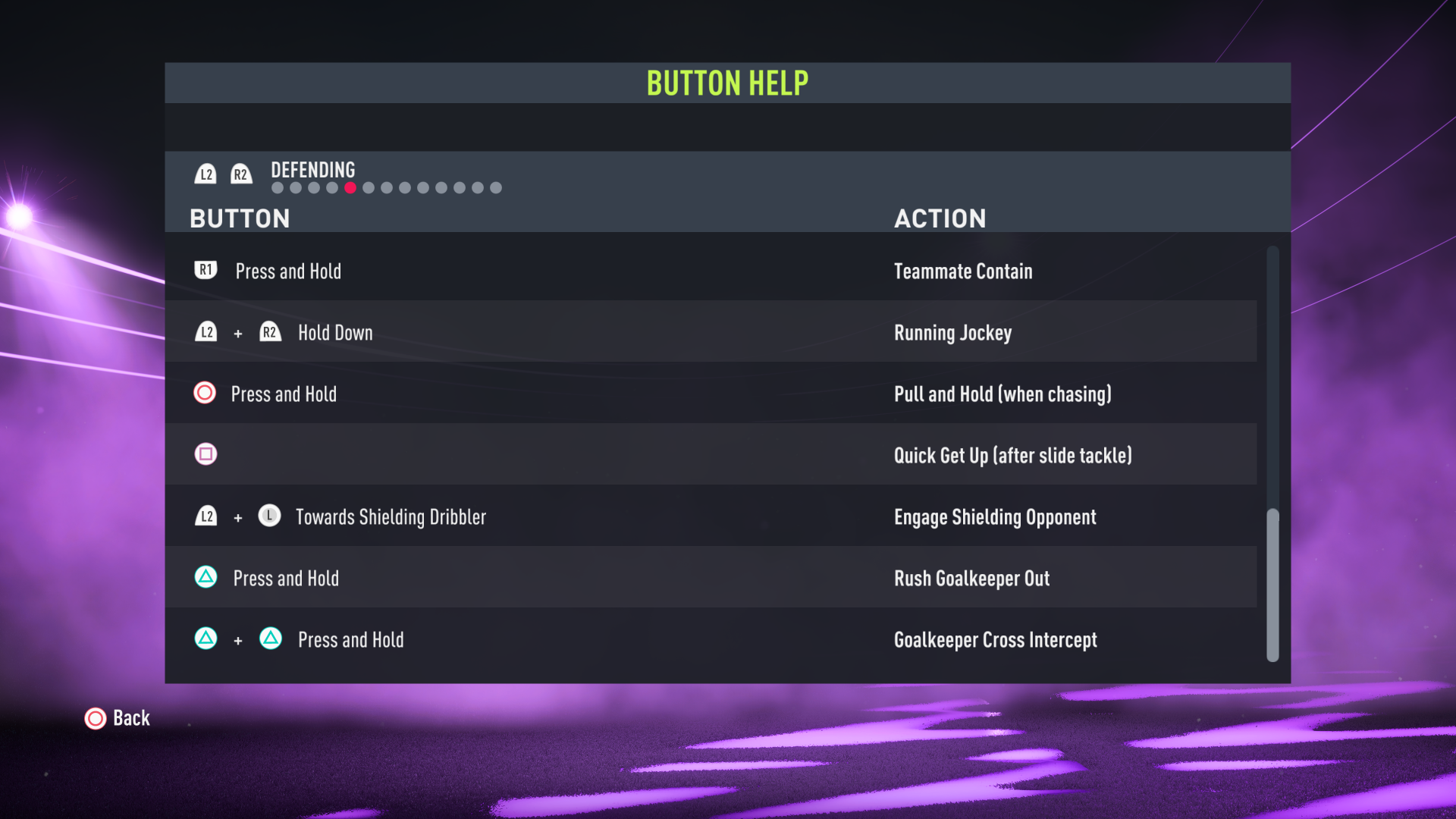Select the Square icon for Quick Get Up
Image resolution: width=1456 pixels, height=819 pixels.
[x=206, y=454]
